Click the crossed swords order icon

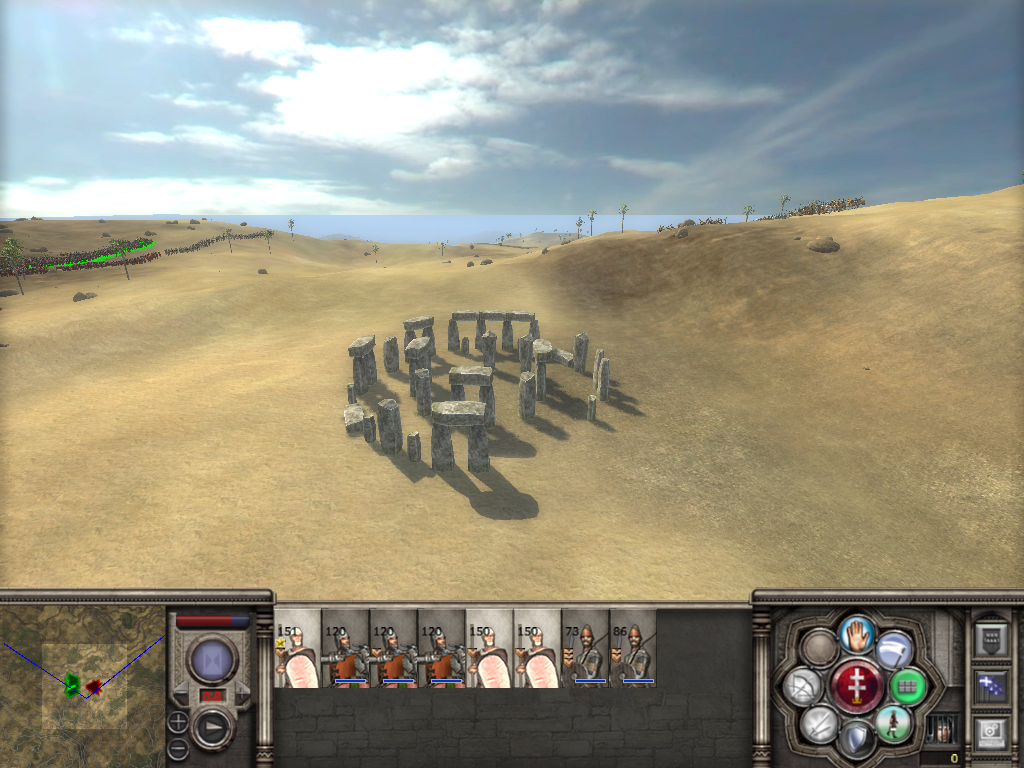(820, 723)
